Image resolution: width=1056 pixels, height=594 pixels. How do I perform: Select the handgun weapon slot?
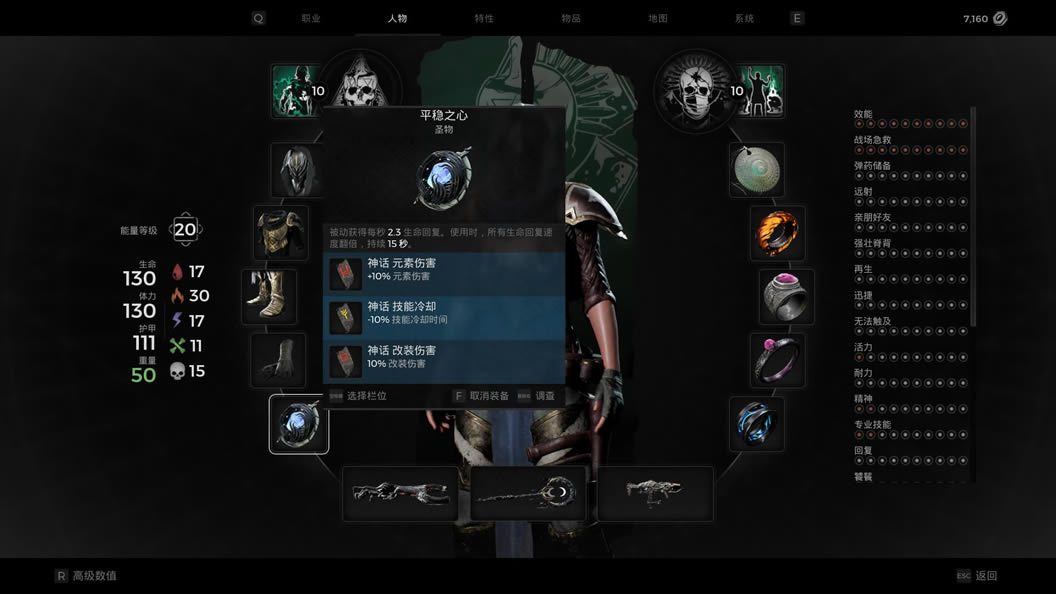[x=655, y=493]
